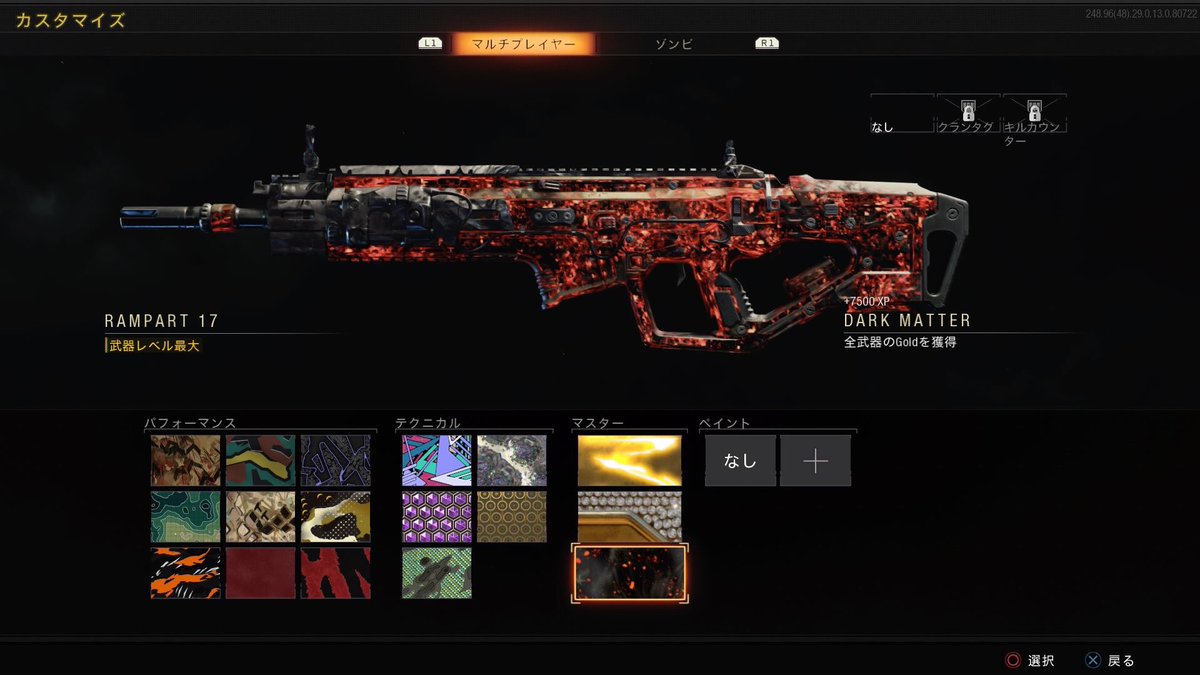Viewport: 1200px width, 675px height.
Task: Choose the colorful geometric triangle camo
Action: click(437, 460)
